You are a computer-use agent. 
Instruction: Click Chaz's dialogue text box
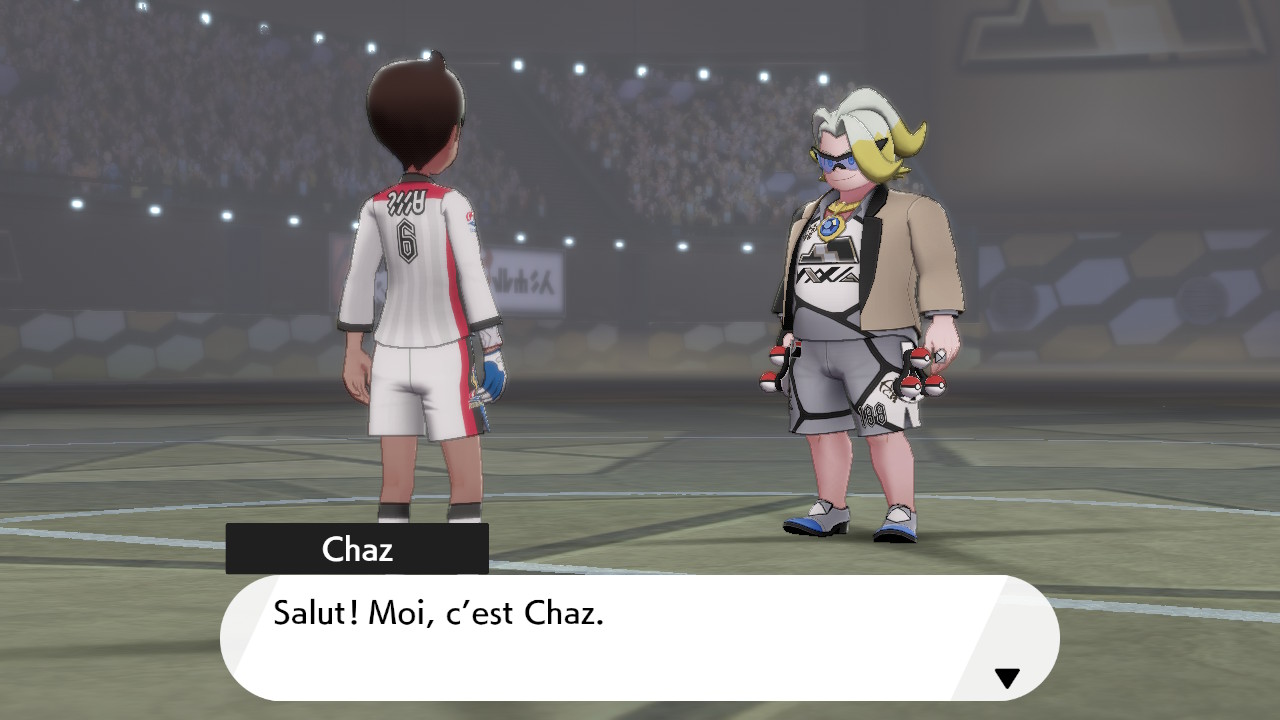click(638, 637)
